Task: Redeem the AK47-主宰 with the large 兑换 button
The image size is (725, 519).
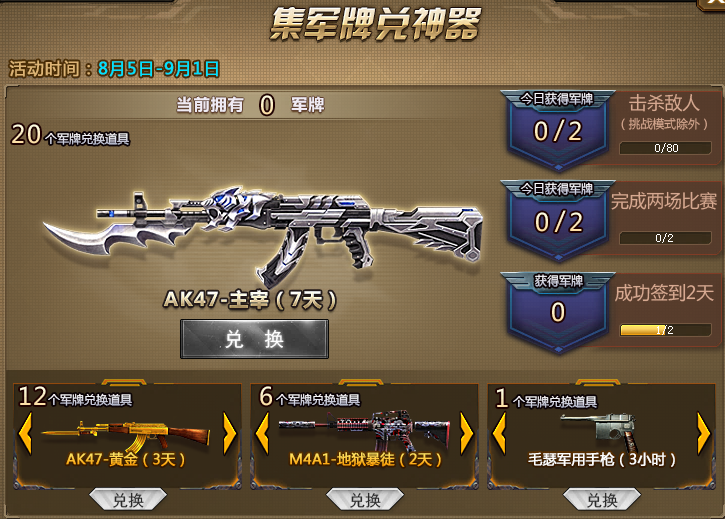Action: pos(254,339)
